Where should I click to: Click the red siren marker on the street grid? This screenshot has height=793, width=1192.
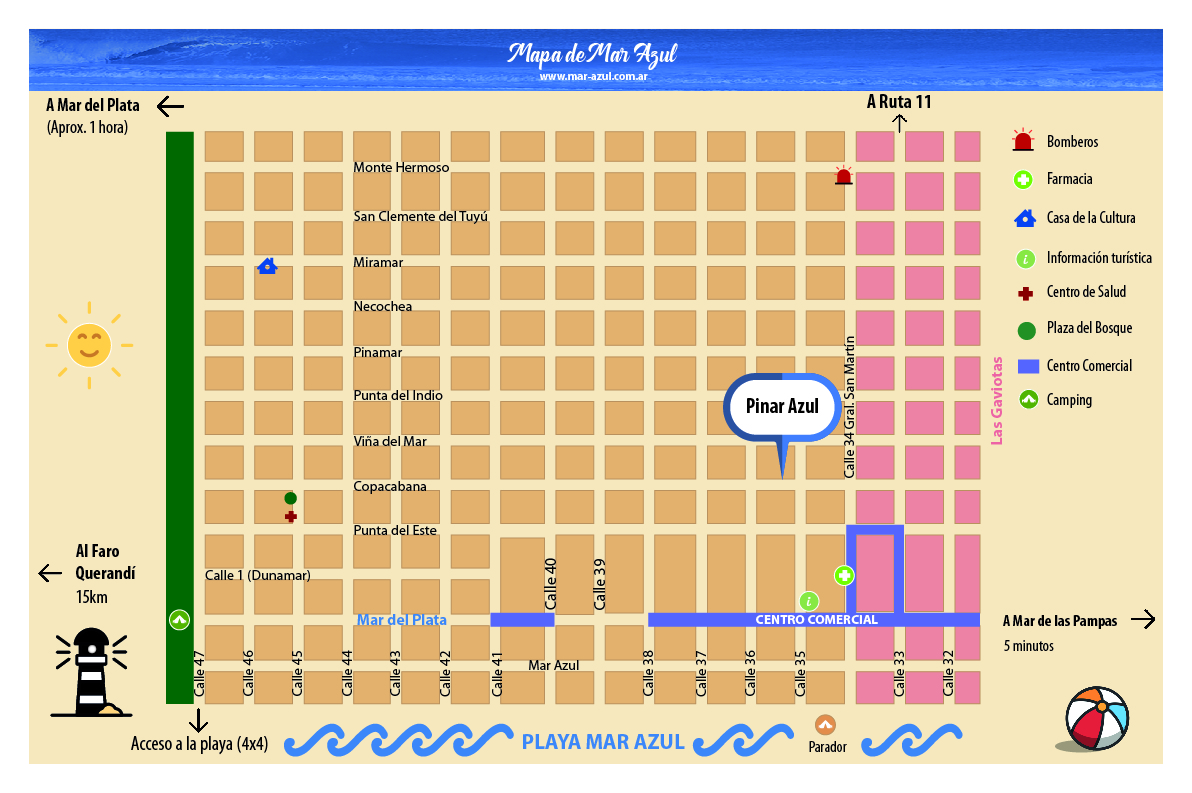843,177
